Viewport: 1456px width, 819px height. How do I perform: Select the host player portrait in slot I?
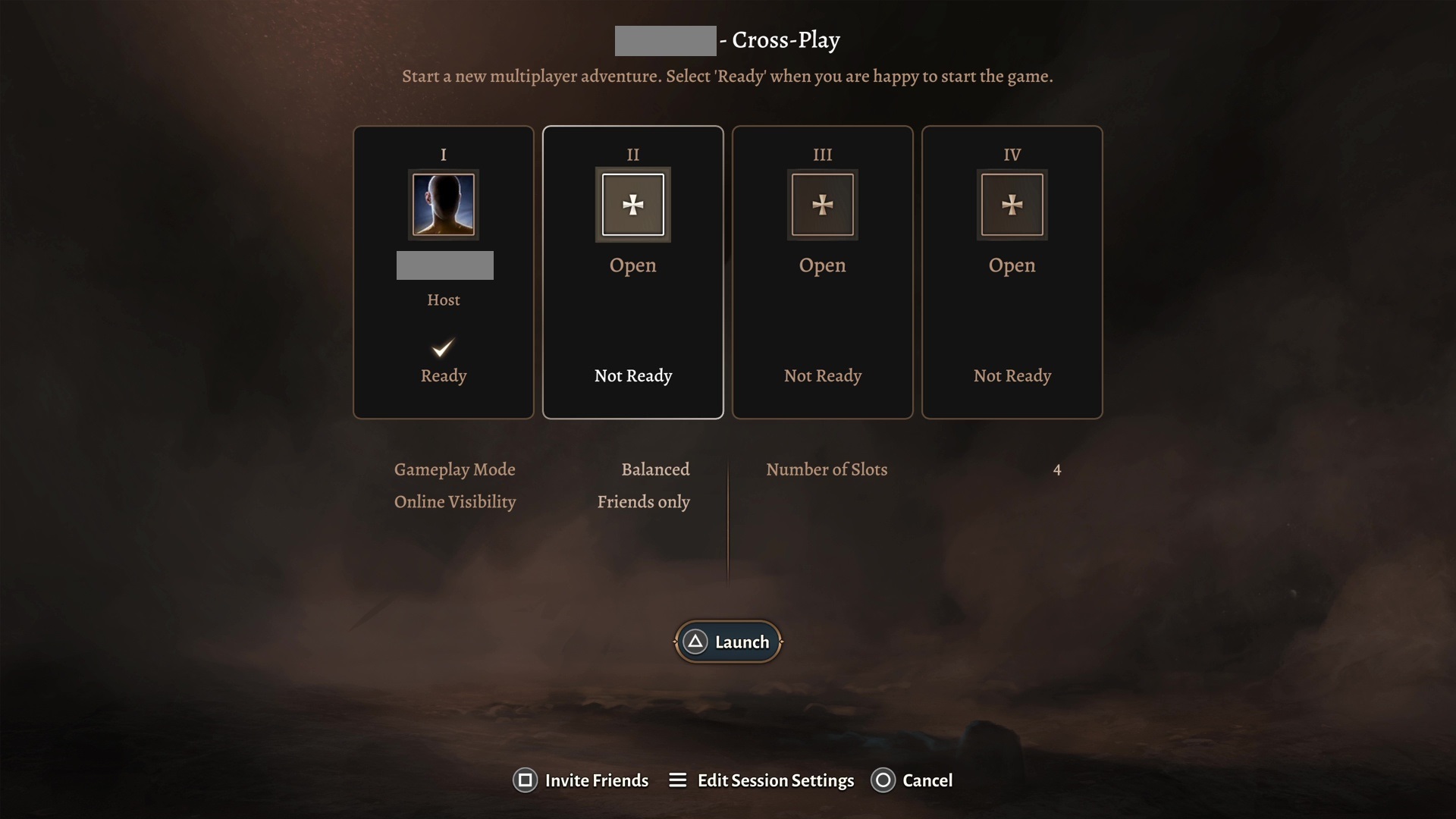click(444, 205)
